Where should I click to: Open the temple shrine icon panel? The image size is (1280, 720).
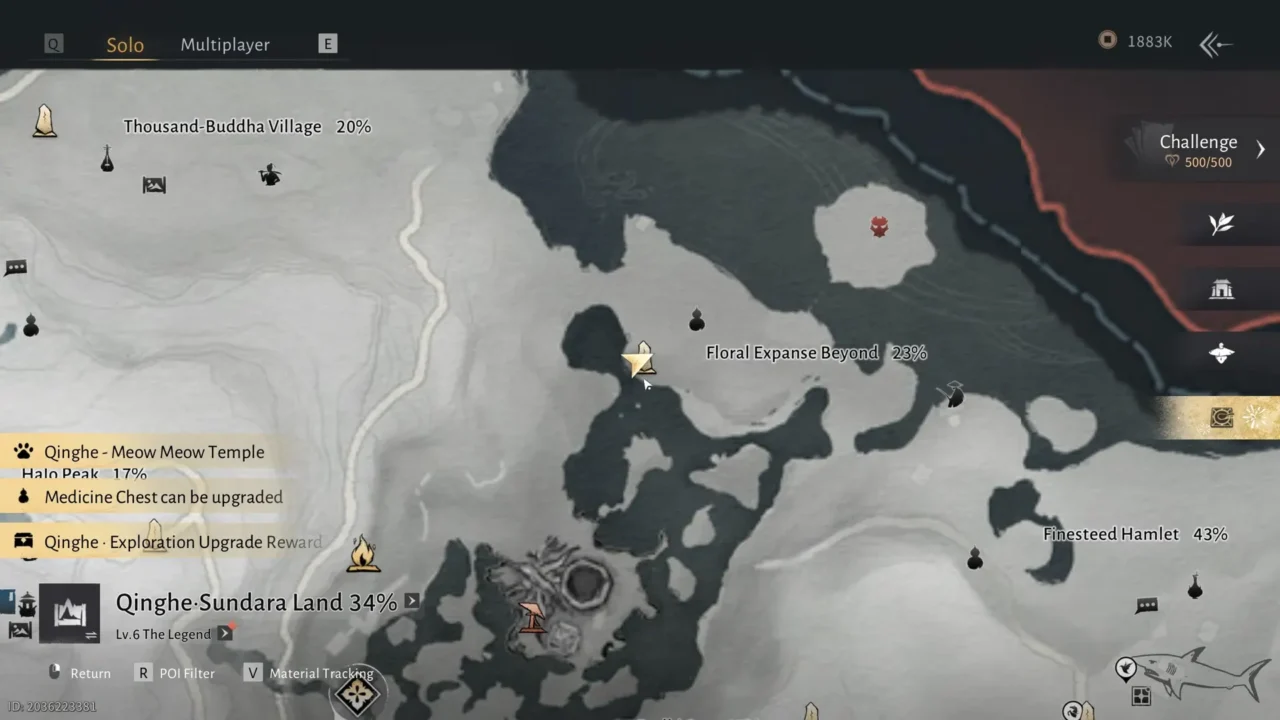[1222, 289]
